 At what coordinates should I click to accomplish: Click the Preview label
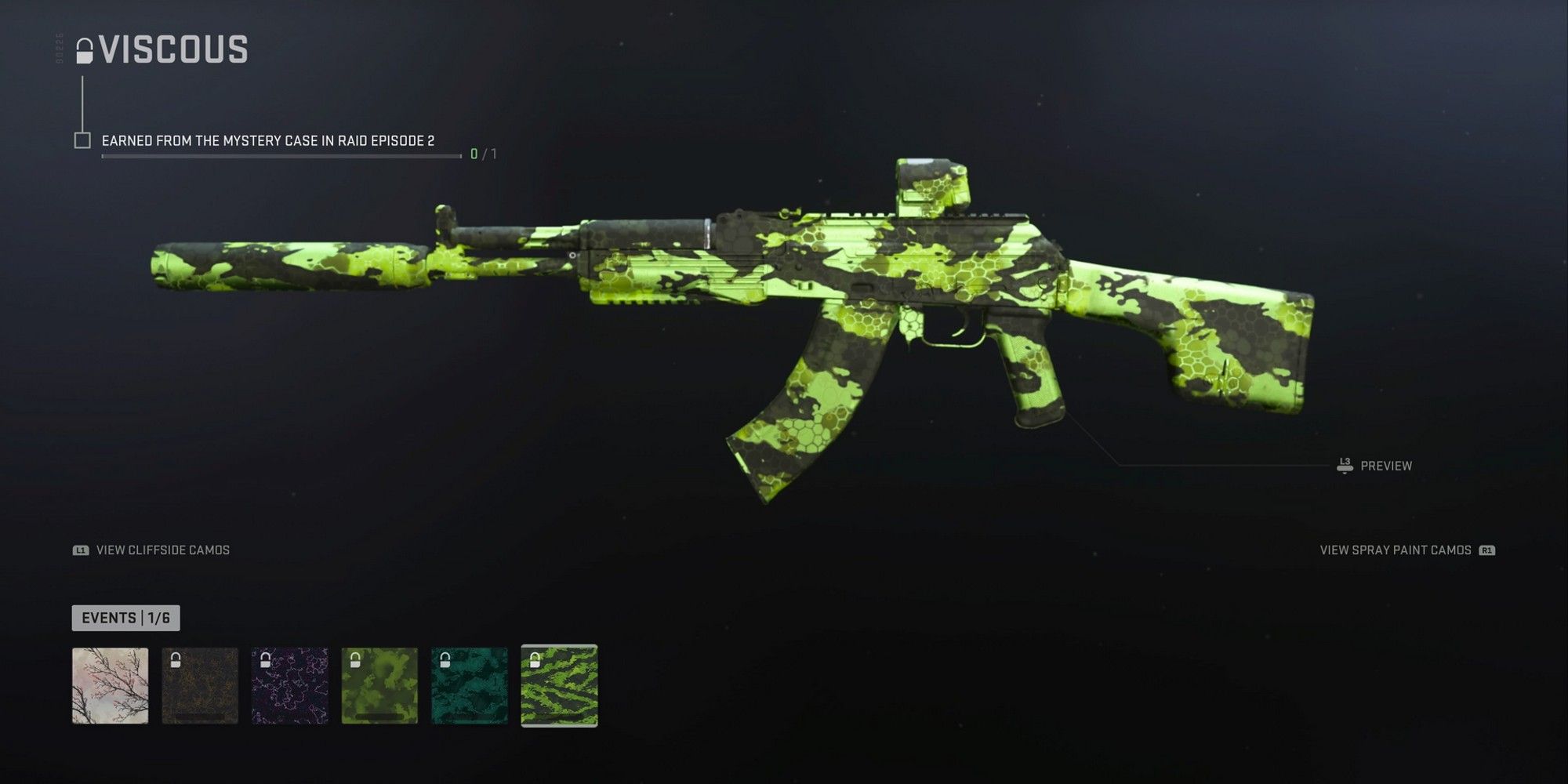[1387, 465]
